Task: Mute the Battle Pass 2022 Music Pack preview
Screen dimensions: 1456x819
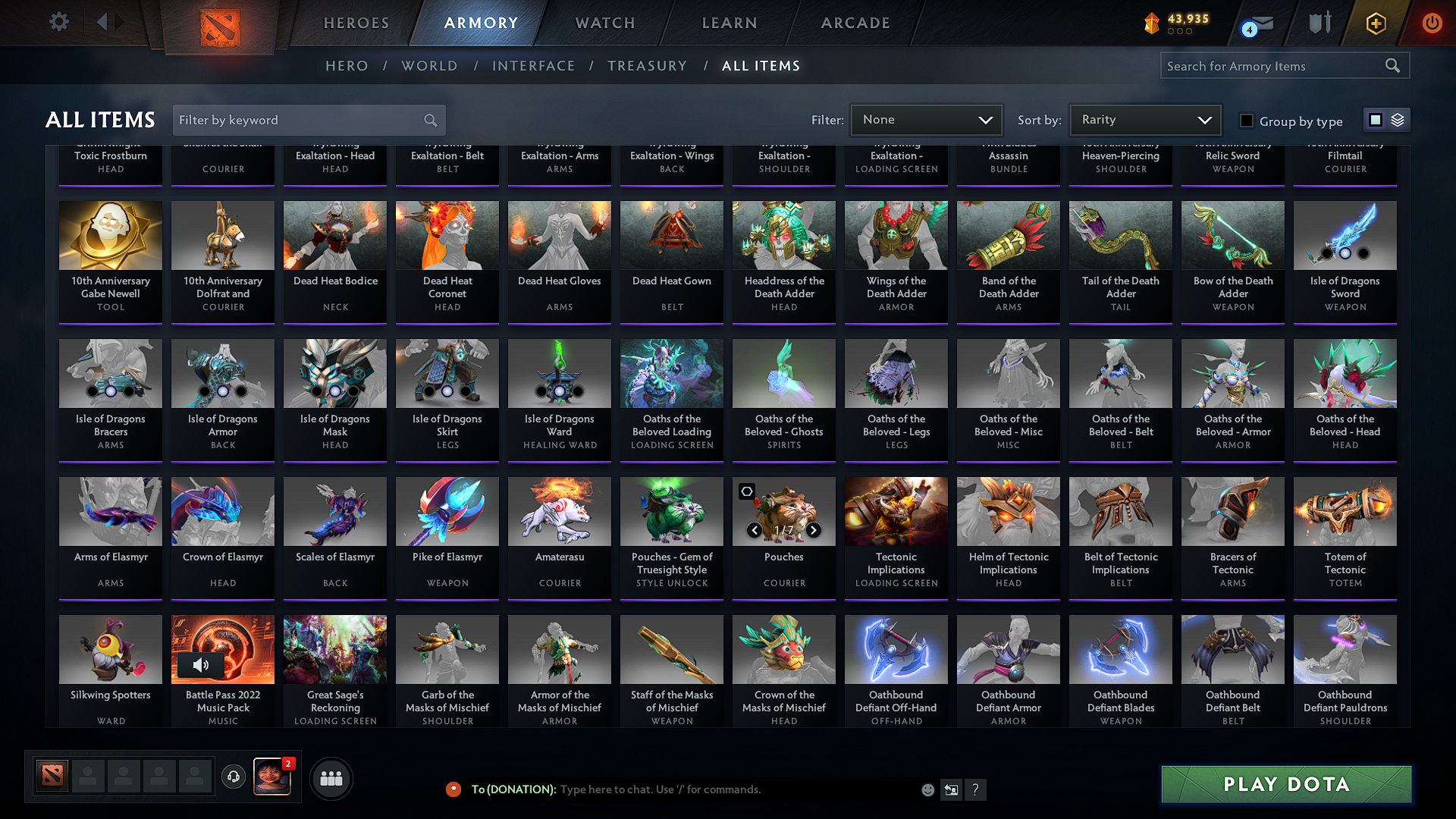Action: pos(201,665)
